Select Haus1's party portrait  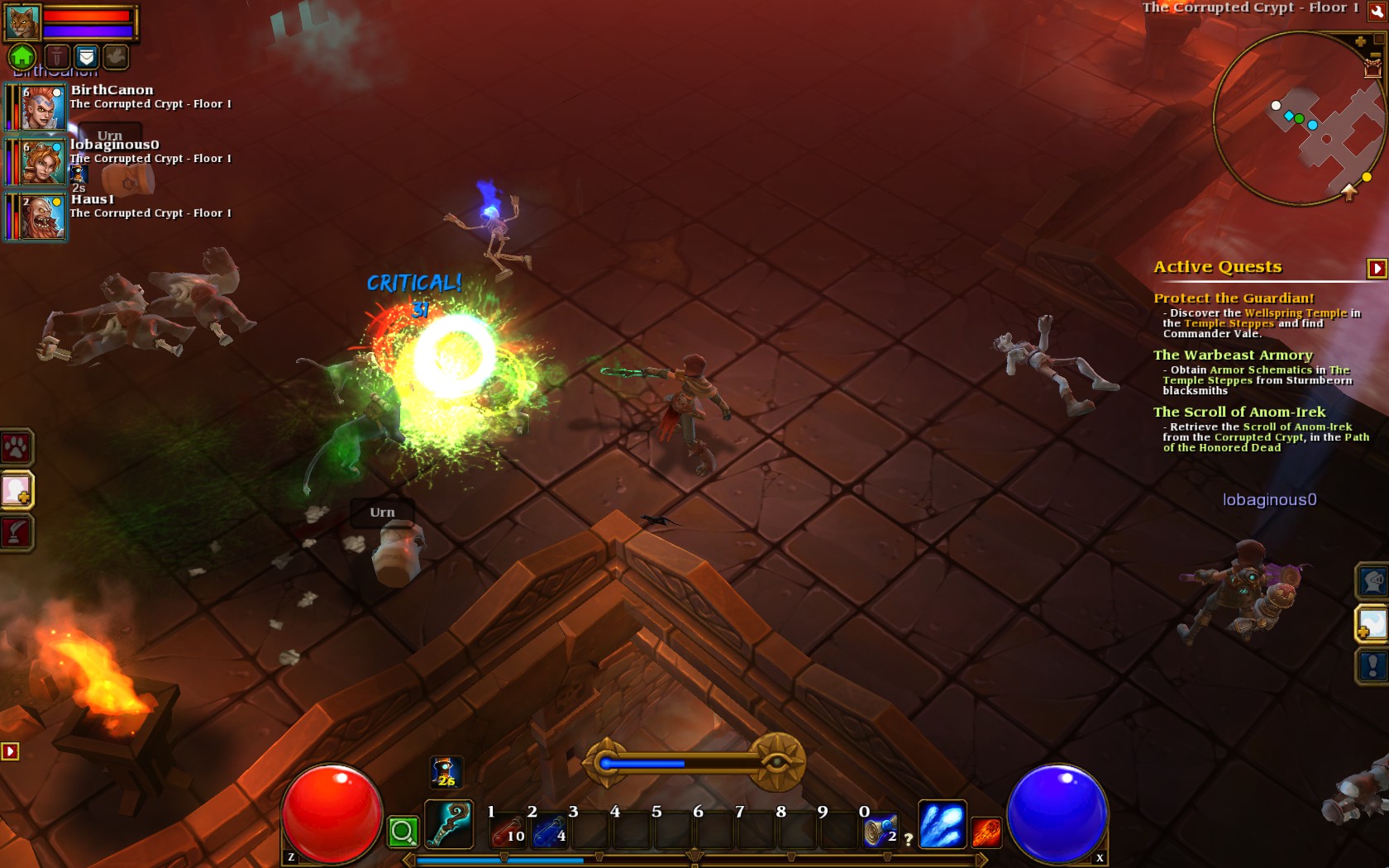(42, 217)
